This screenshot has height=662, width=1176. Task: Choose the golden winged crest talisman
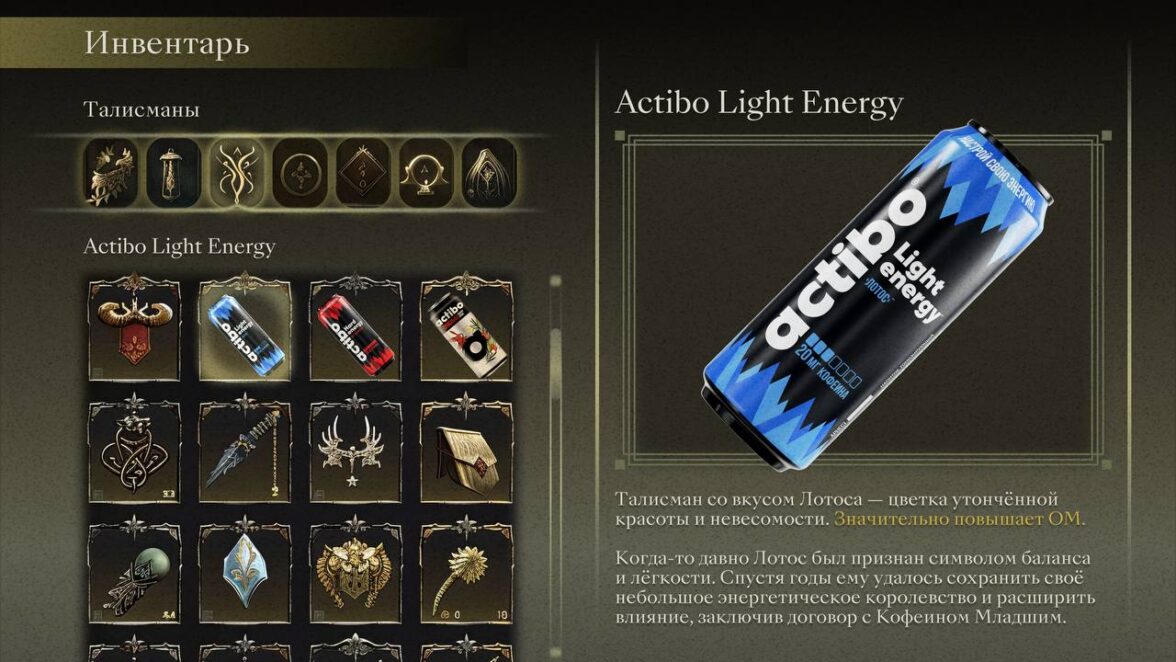pyautogui.click(x=355, y=570)
